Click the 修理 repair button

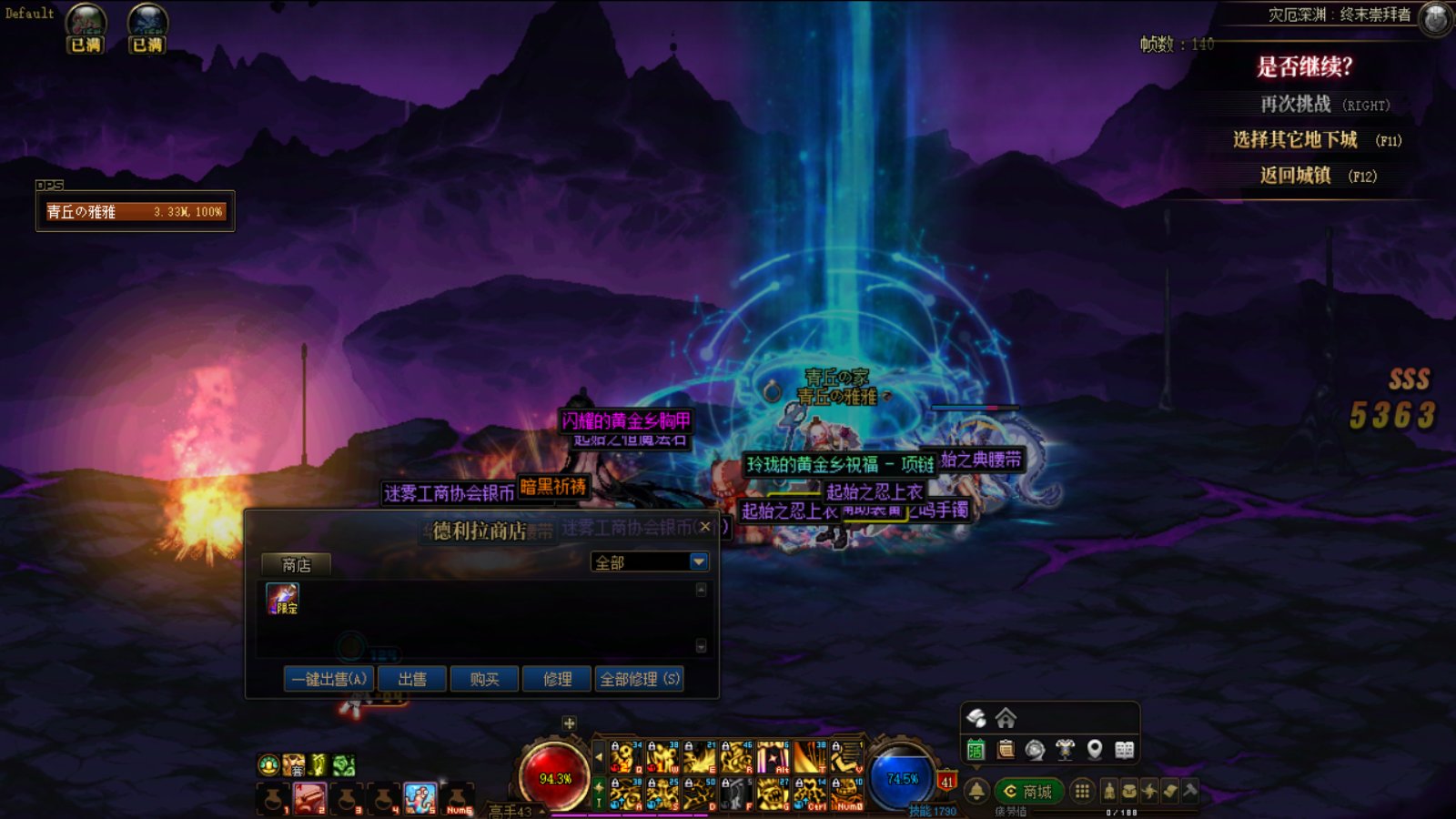(x=557, y=679)
